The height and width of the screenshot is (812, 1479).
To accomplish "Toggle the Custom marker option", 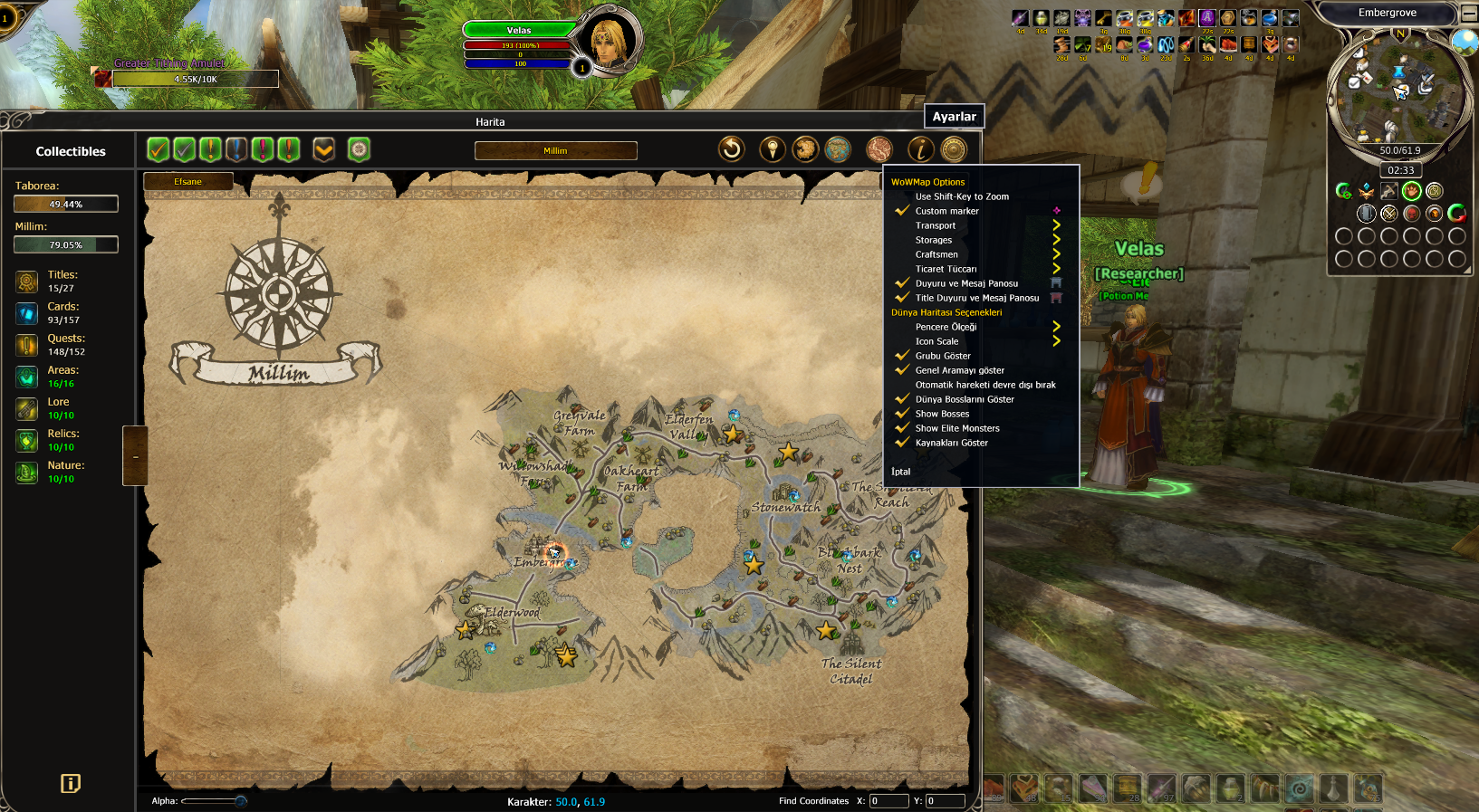I will [946, 211].
